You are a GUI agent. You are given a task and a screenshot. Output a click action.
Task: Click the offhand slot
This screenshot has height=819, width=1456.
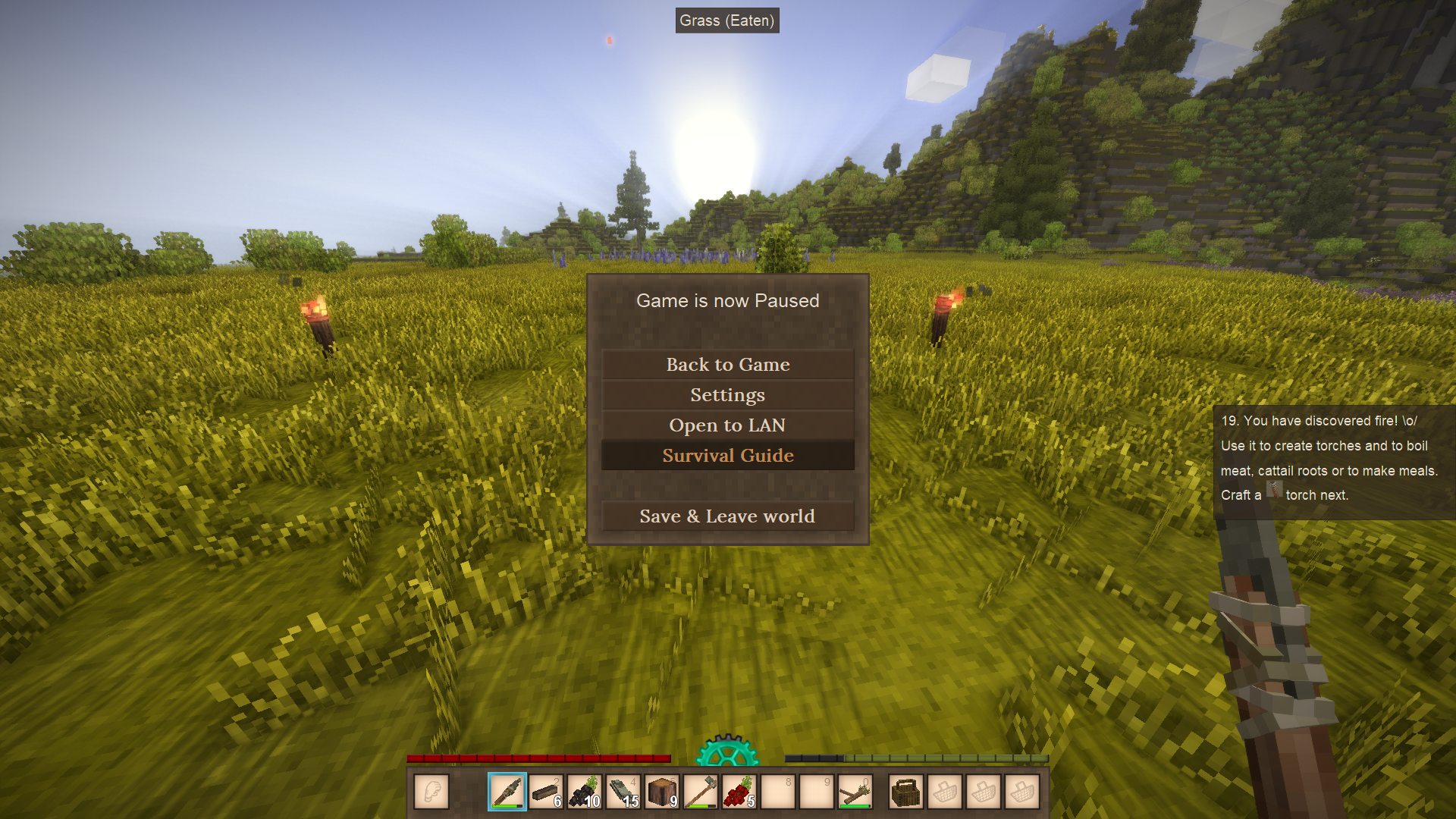coord(431,792)
